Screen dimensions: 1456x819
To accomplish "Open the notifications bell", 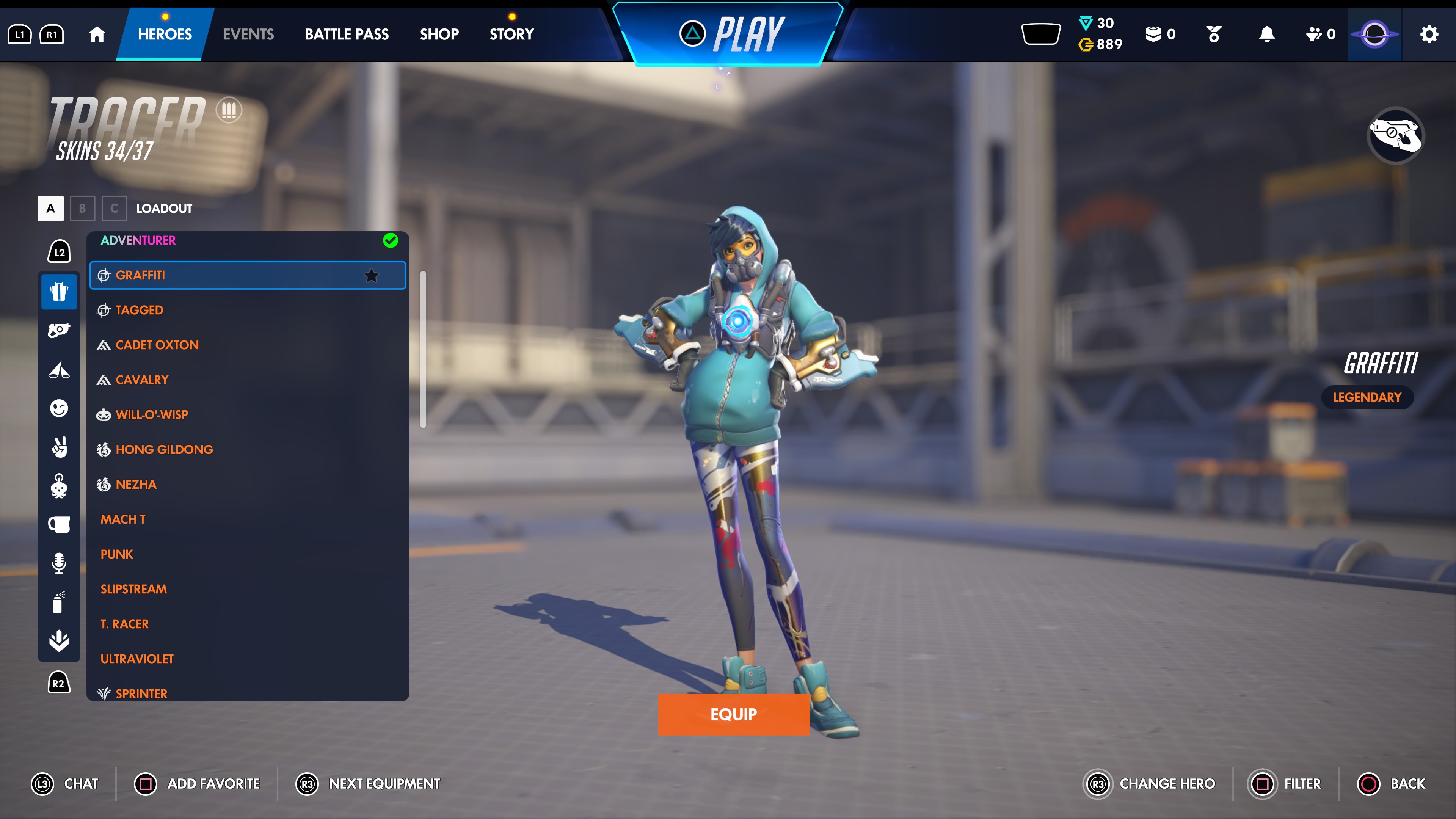I will coord(1267,34).
